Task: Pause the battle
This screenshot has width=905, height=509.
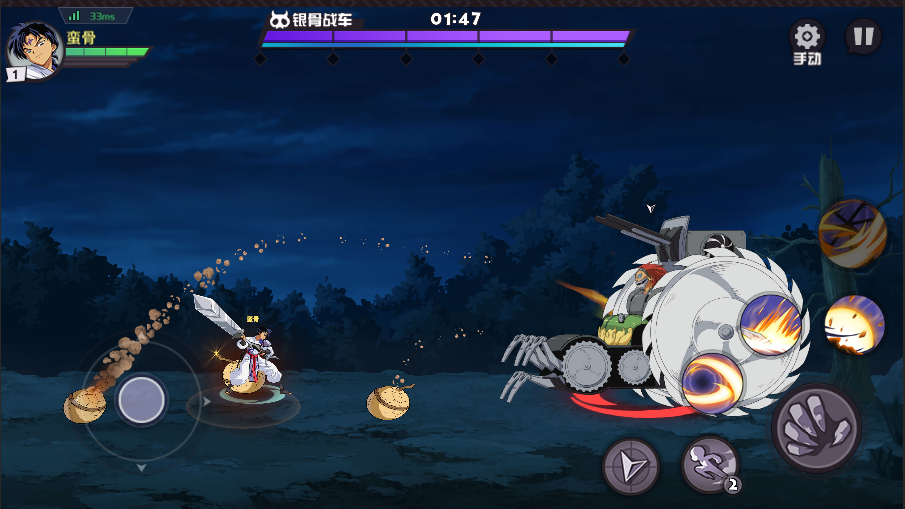Action: point(863,37)
